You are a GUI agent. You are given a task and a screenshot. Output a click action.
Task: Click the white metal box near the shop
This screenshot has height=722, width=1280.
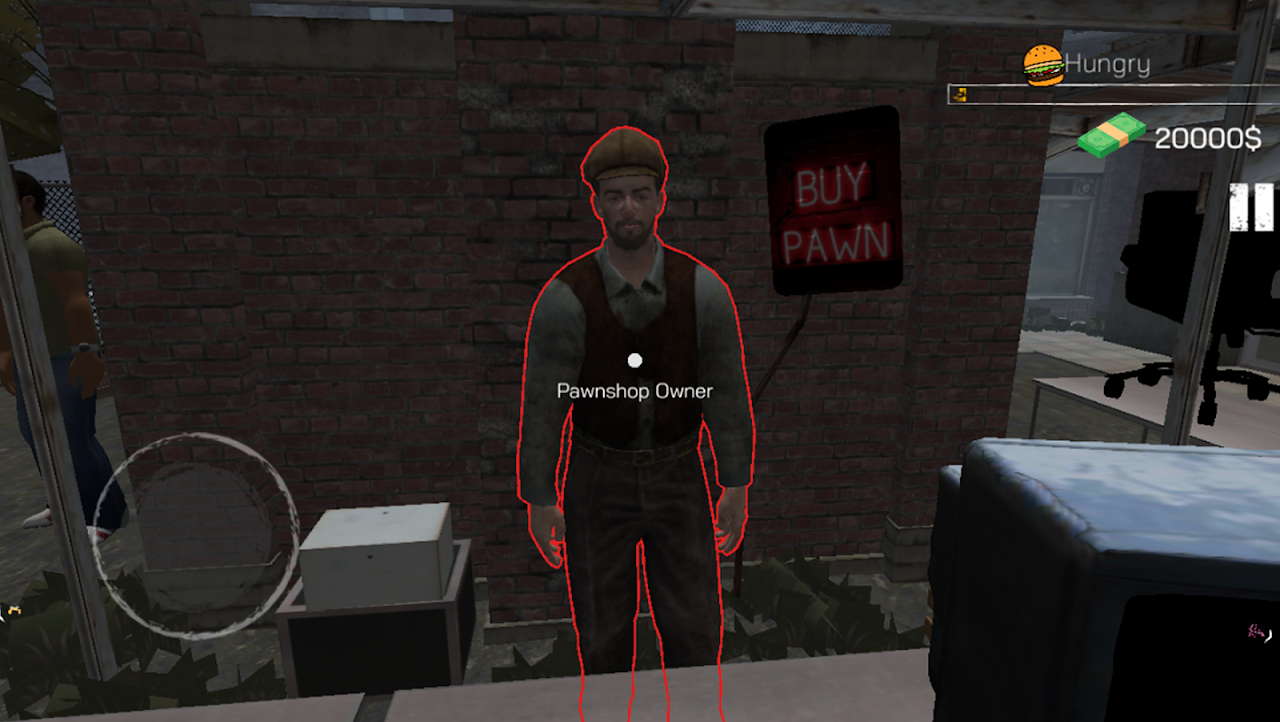pyautogui.click(x=375, y=555)
